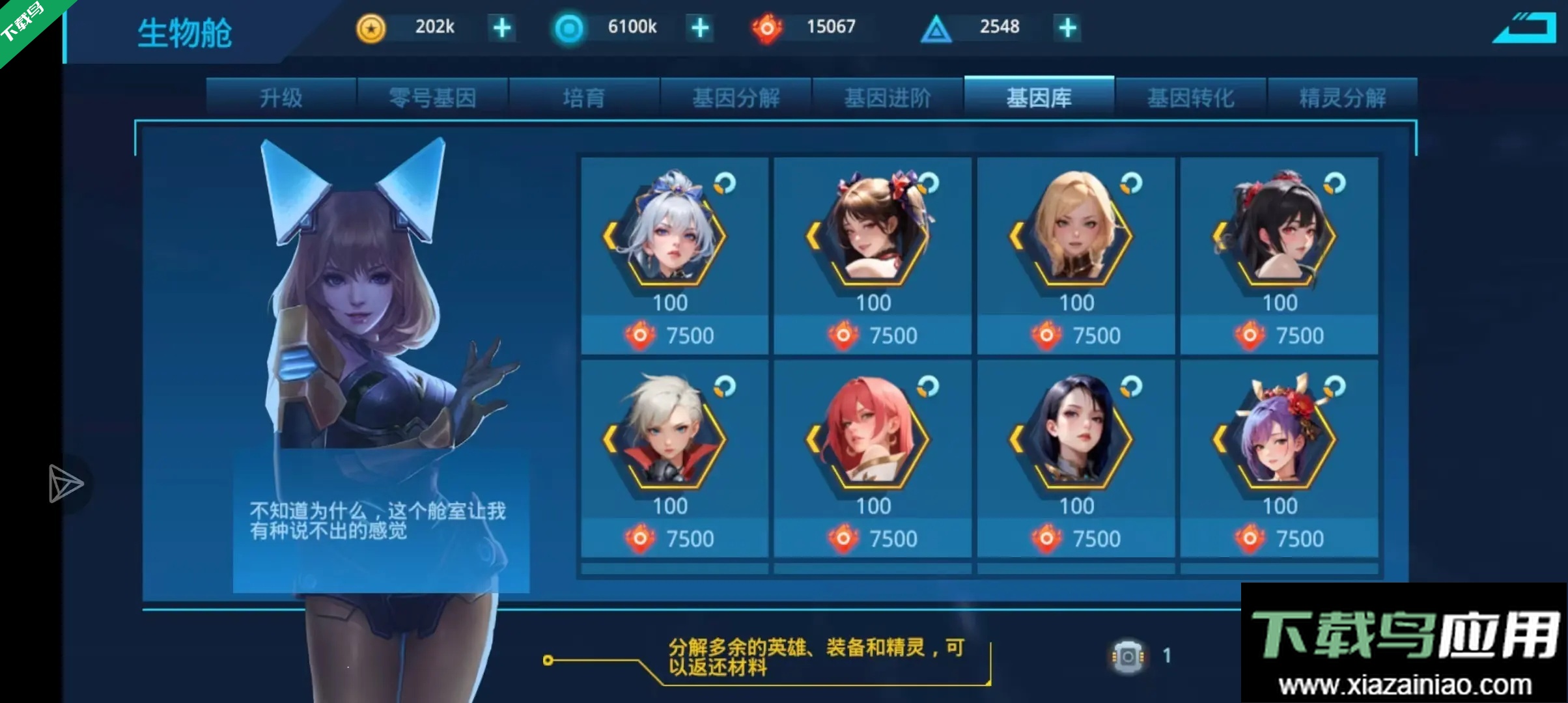
Task: Click the blue energy currency icon showing 6100k
Action: 568,27
